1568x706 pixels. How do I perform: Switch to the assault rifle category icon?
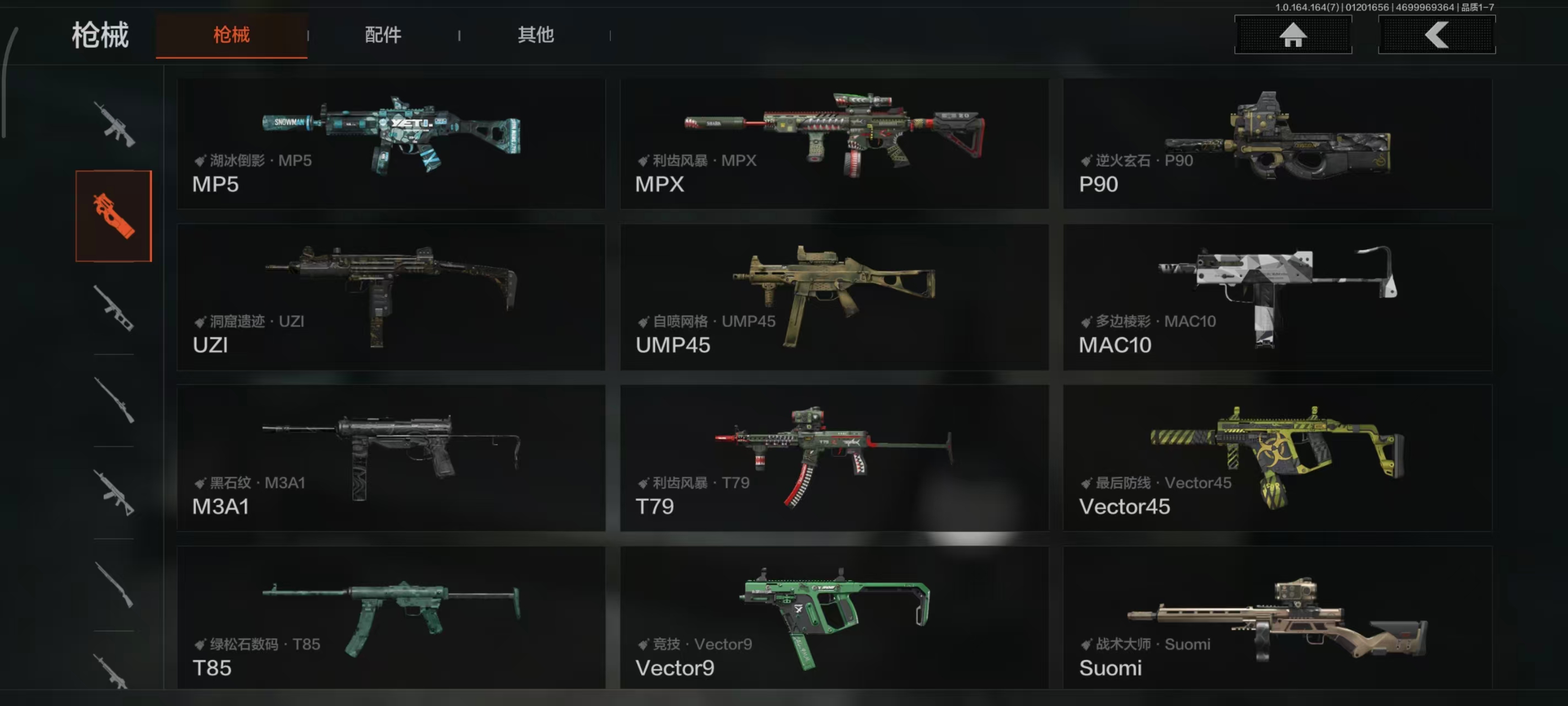coord(114,124)
